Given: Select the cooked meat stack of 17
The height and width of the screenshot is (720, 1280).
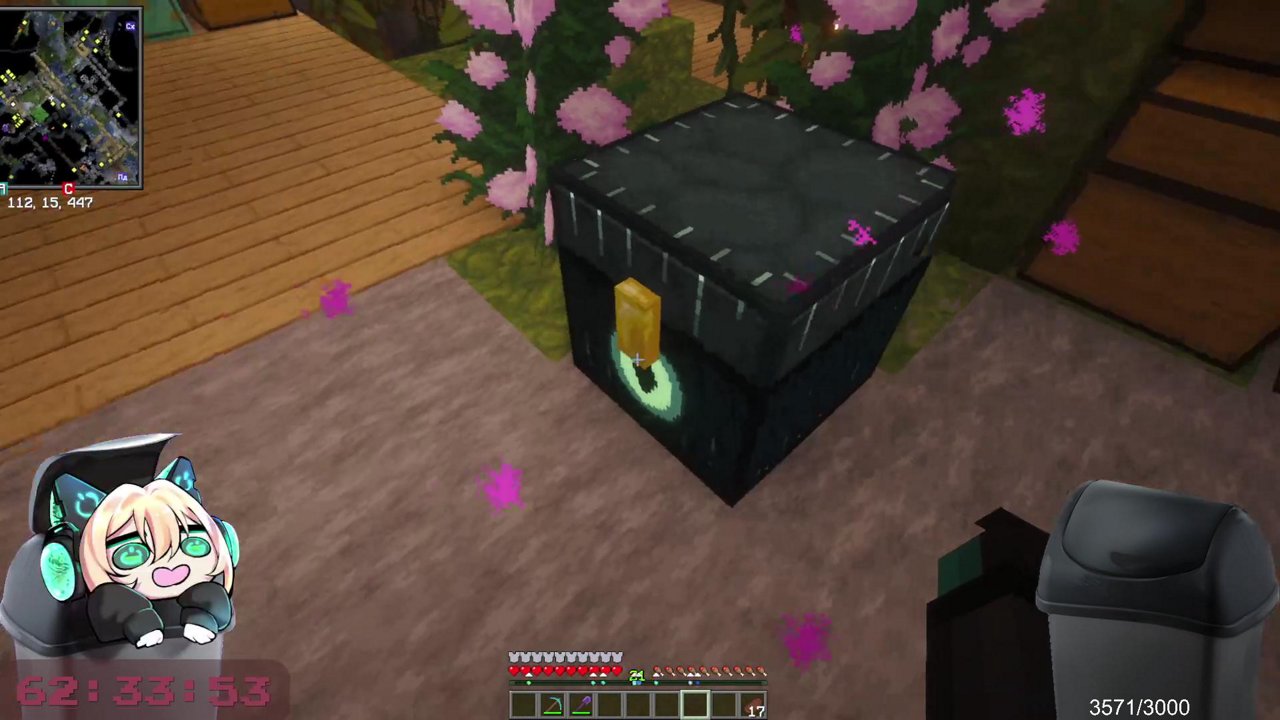Looking at the screenshot, I should [751, 703].
